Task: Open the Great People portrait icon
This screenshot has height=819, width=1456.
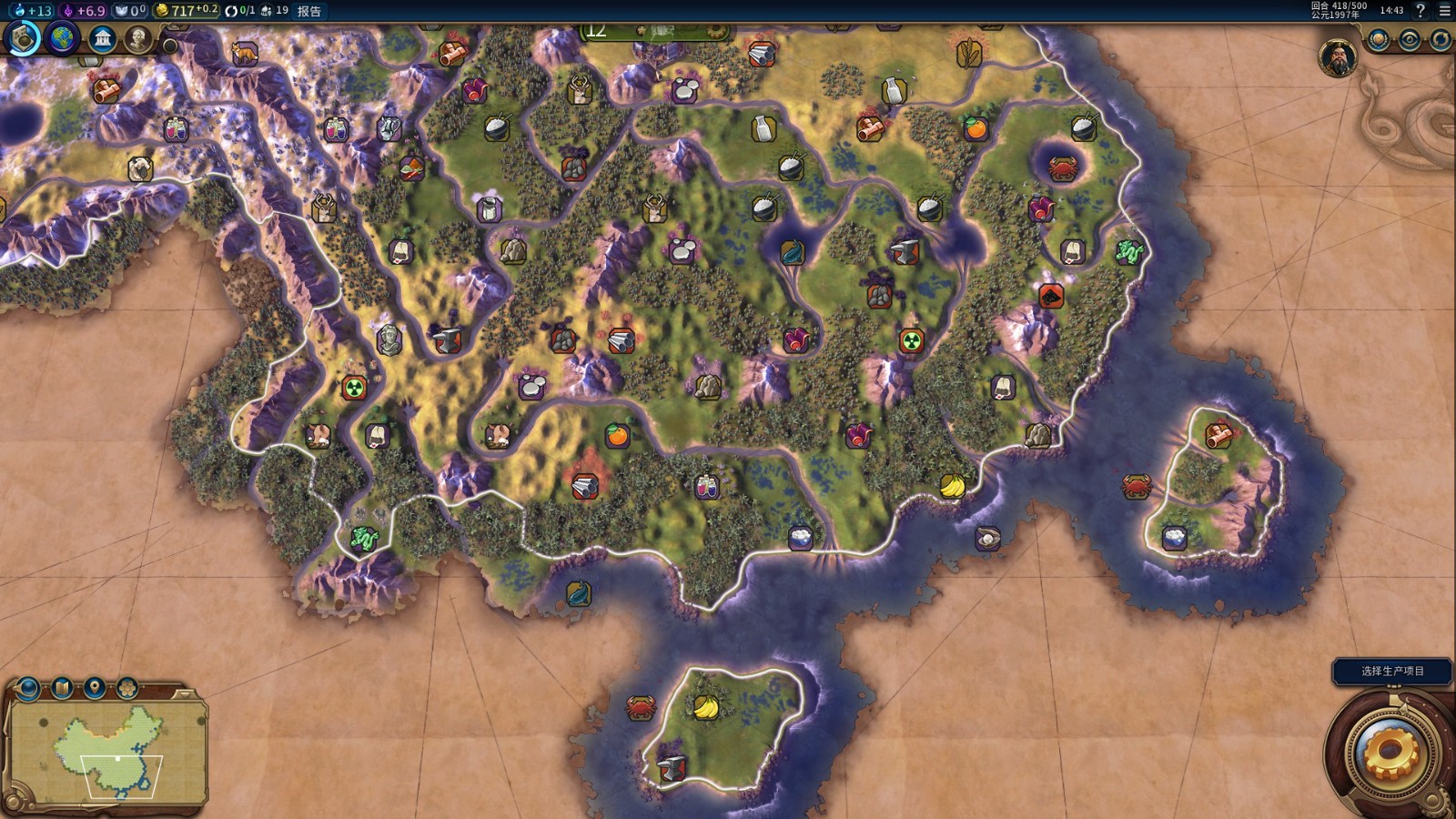Action: click(138, 39)
